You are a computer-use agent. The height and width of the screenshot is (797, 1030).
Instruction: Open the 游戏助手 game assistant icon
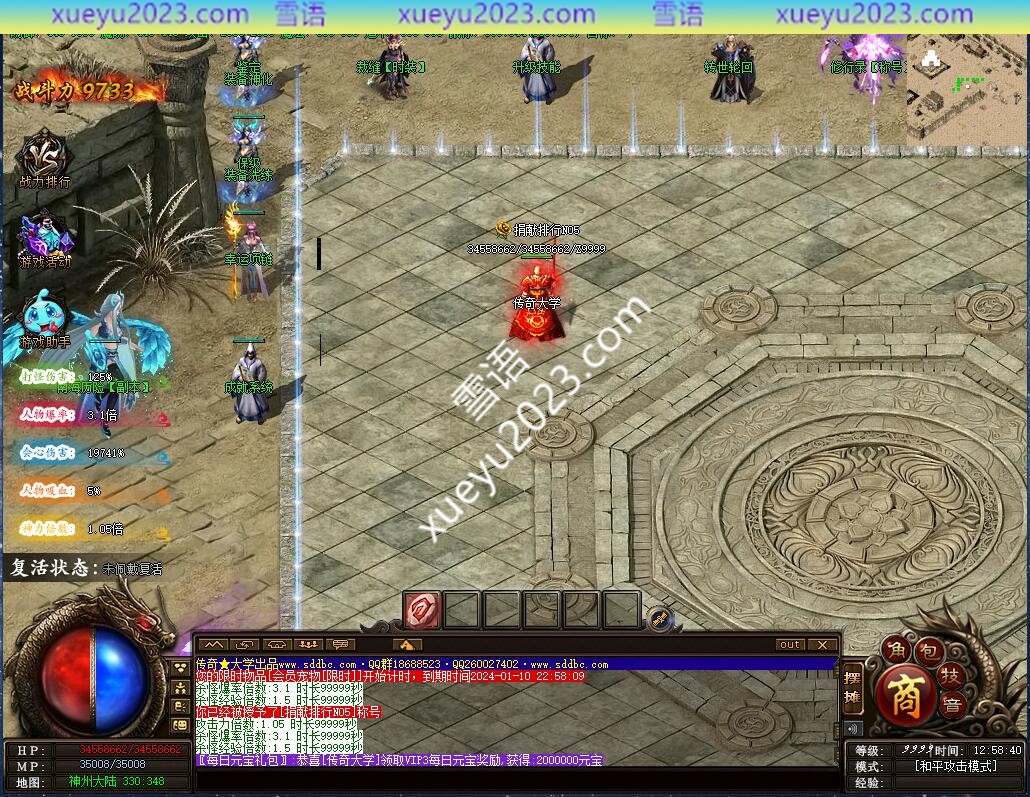click(43, 317)
